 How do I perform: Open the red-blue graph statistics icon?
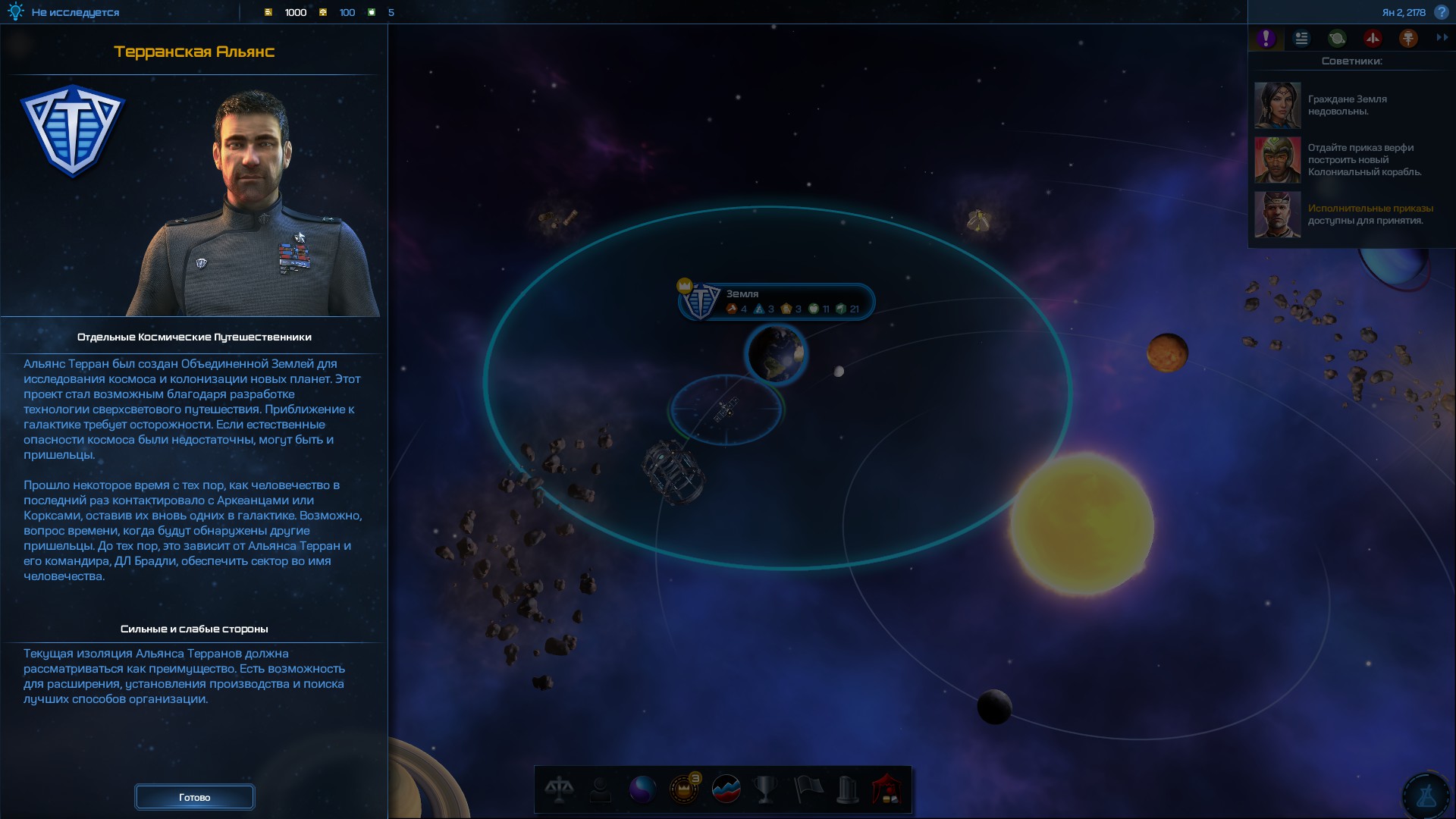coord(726,789)
